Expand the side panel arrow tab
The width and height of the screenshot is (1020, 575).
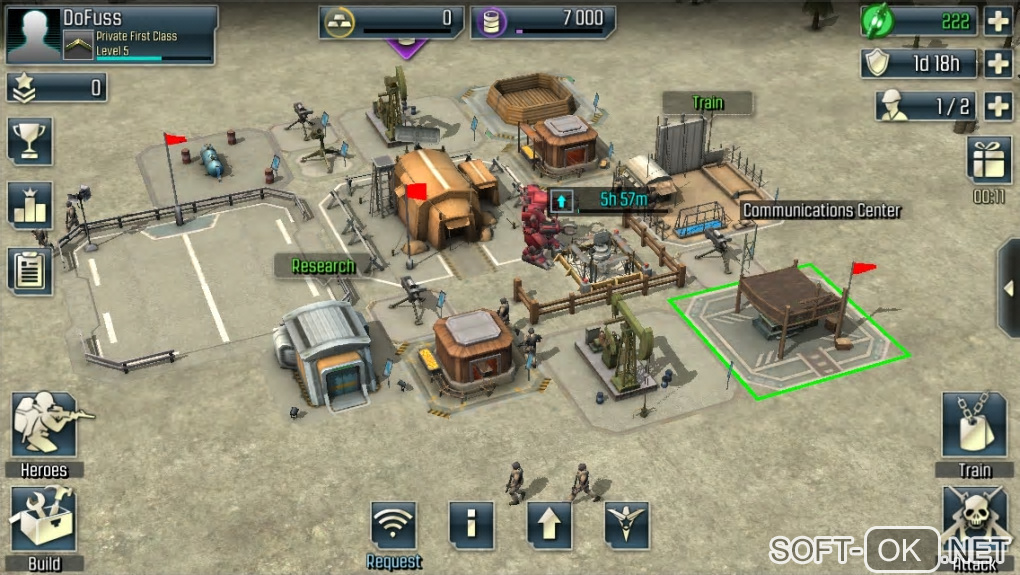(x=1008, y=288)
